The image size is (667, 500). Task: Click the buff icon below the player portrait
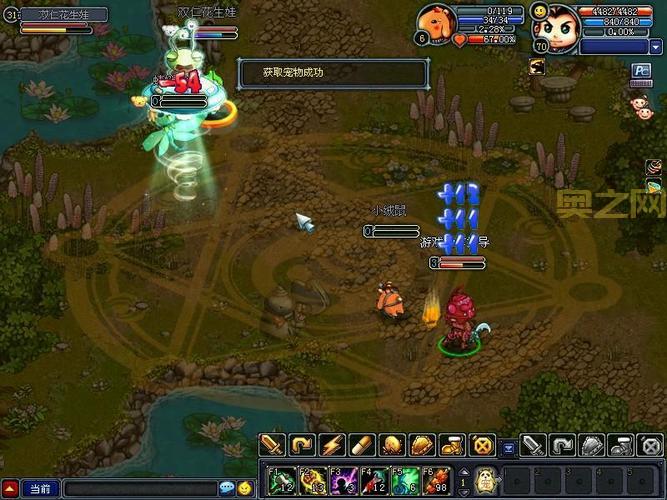(537, 66)
